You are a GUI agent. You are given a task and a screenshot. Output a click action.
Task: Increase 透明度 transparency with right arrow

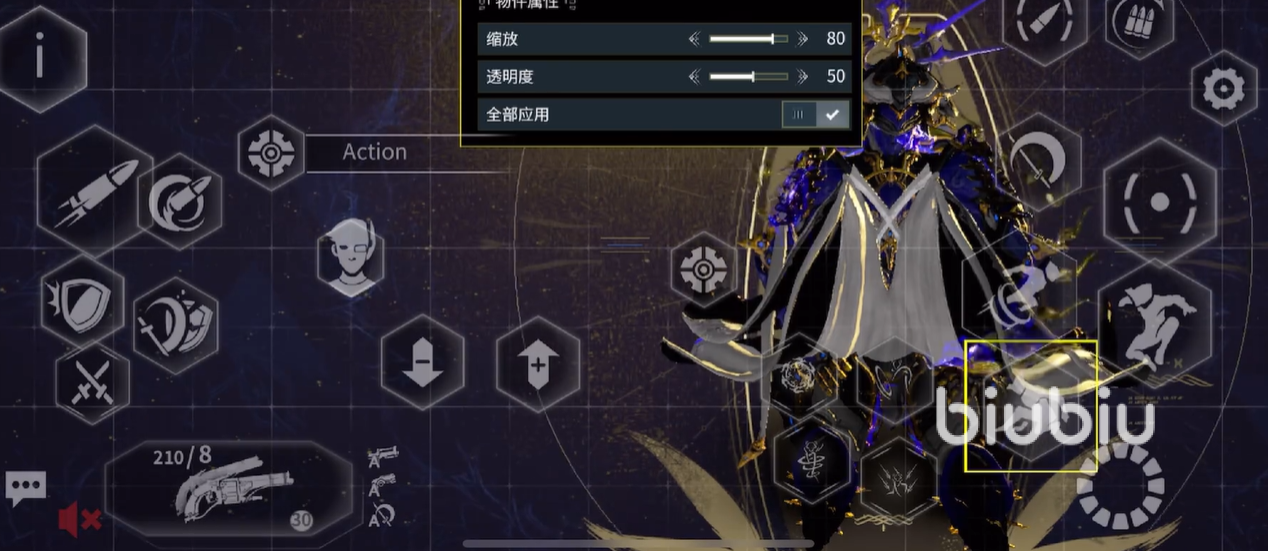(801, 76)
